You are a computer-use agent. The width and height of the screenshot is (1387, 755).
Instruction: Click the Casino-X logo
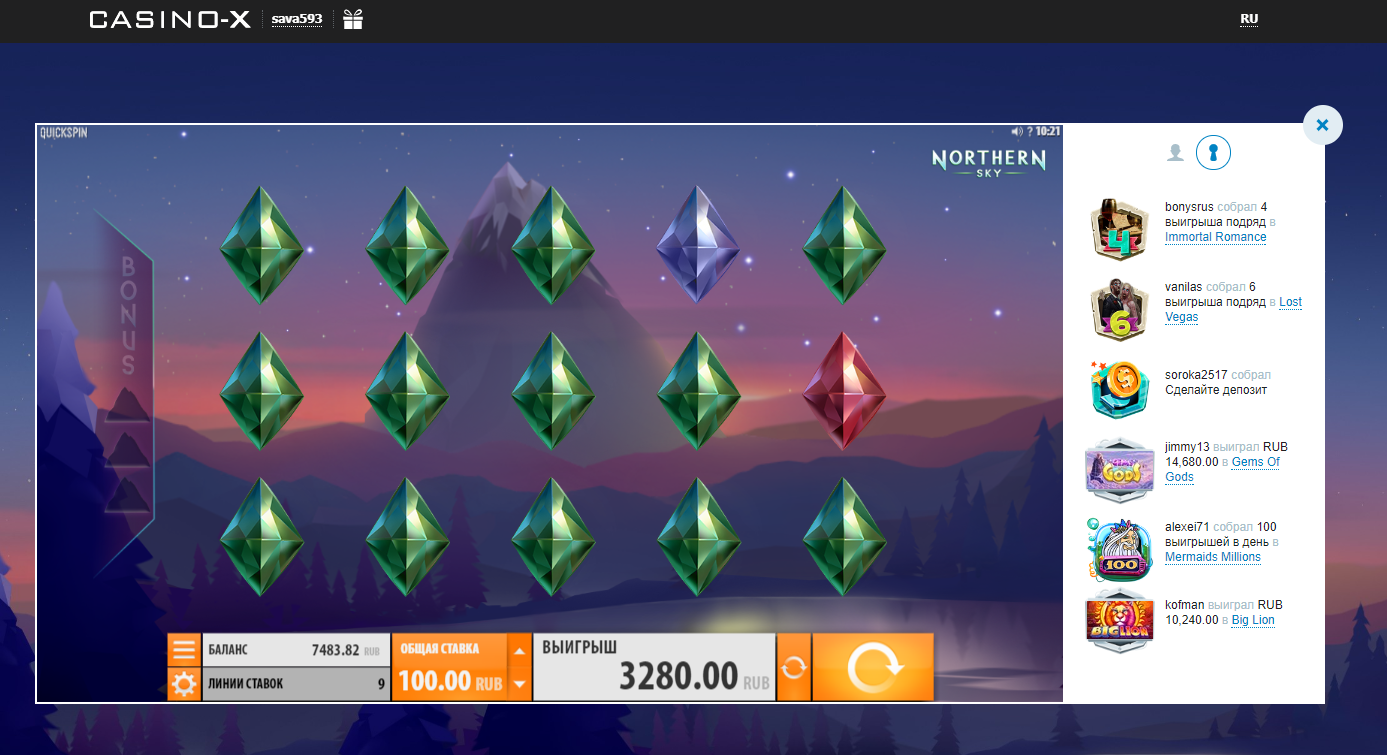coord(168,19)
